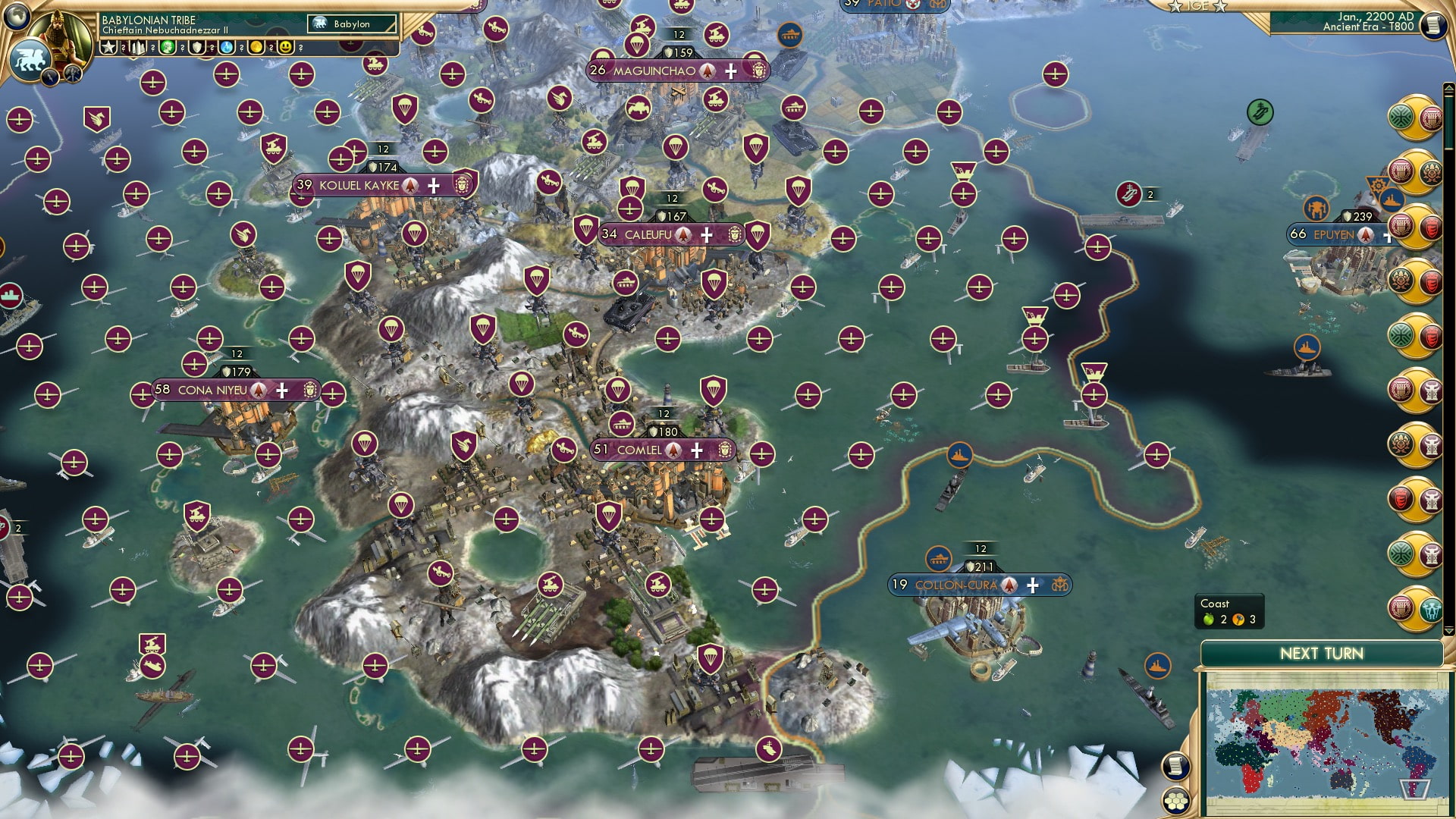Open the notification log scroll icon

click(x=1175, y=768)
